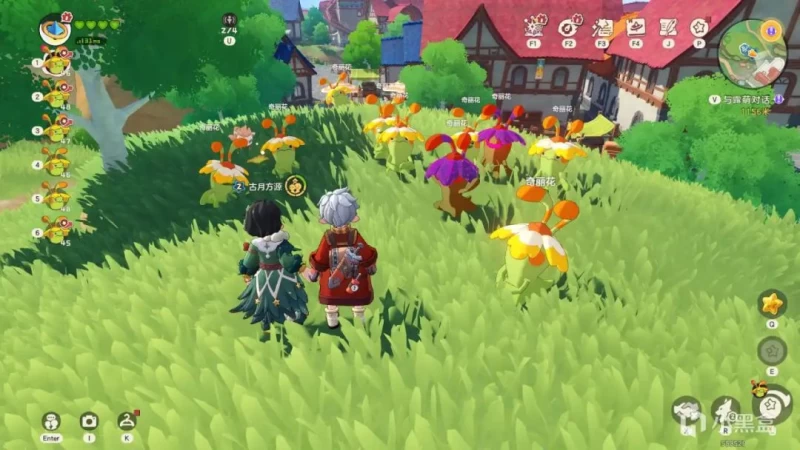The width and height of the screenshot is (800, 450).
Task: Activate the yellow star skill button
Action: click(771, 302)
